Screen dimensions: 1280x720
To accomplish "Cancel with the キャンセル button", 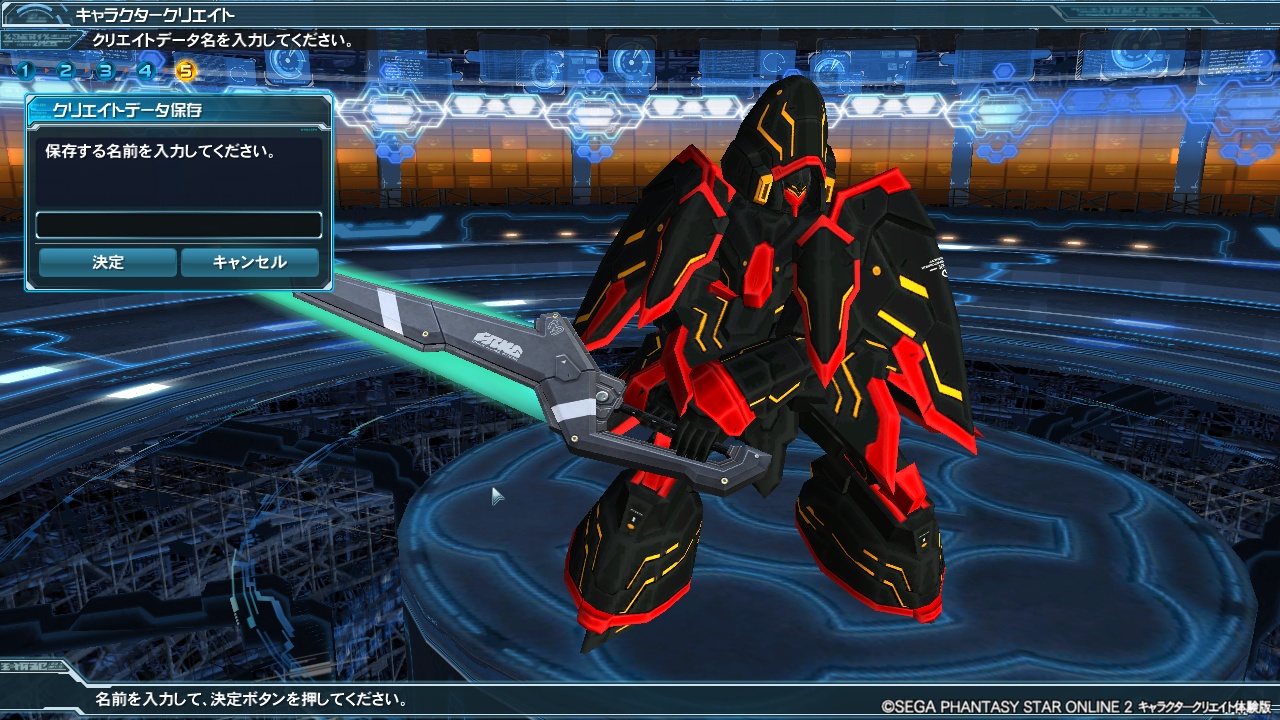I will click(x=249, y=262).
